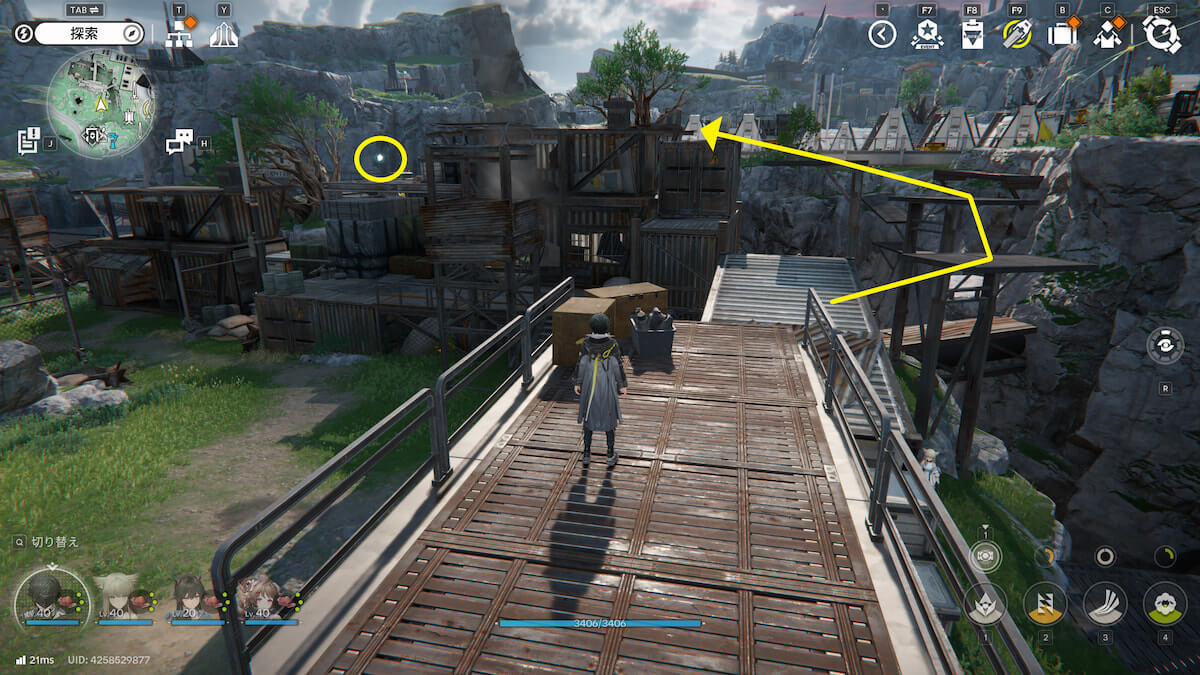Viewport: 1200px width, 675px height.
Task: Open the circular minimap
Action: [x=101, y=103]
